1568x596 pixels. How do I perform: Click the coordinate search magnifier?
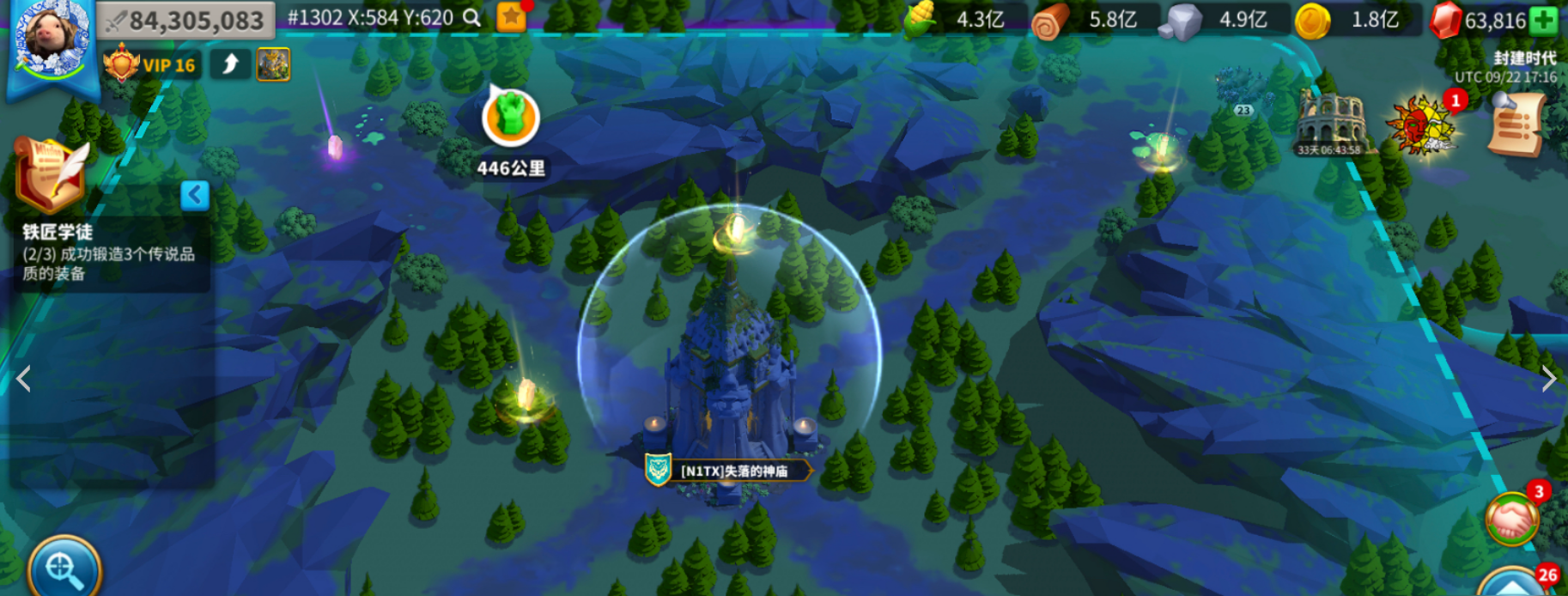(x=471, y=18)
